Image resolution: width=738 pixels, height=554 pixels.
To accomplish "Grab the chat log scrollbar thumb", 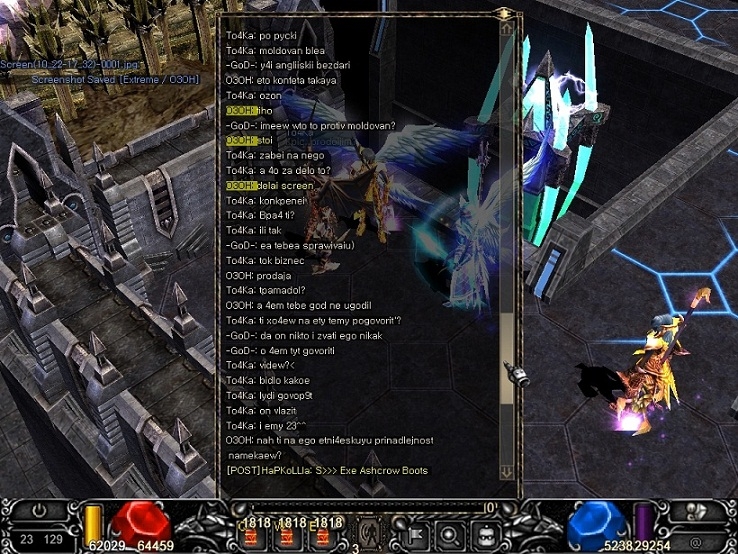I will [506, 358].
